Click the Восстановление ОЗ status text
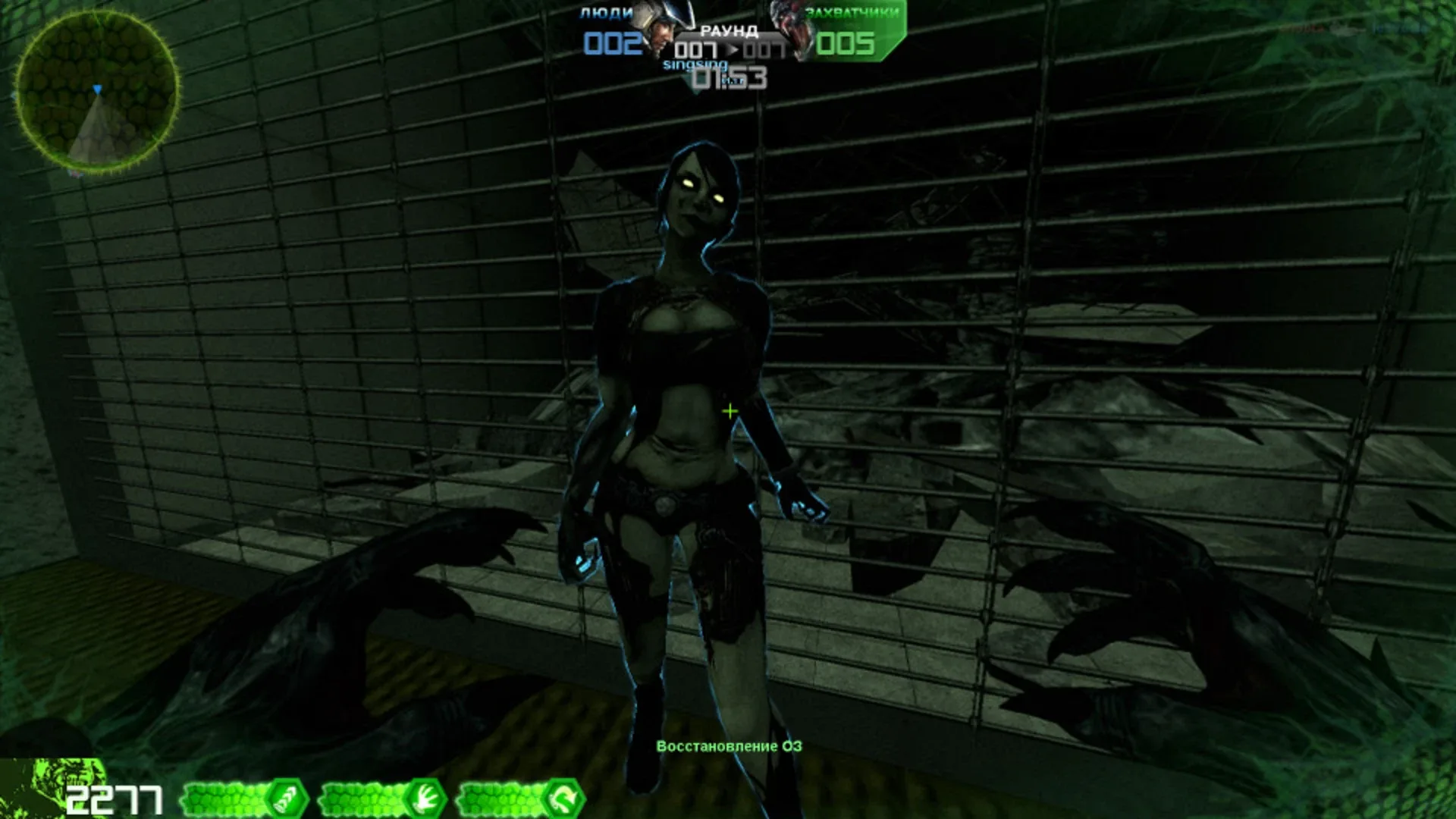 point(730,745)
